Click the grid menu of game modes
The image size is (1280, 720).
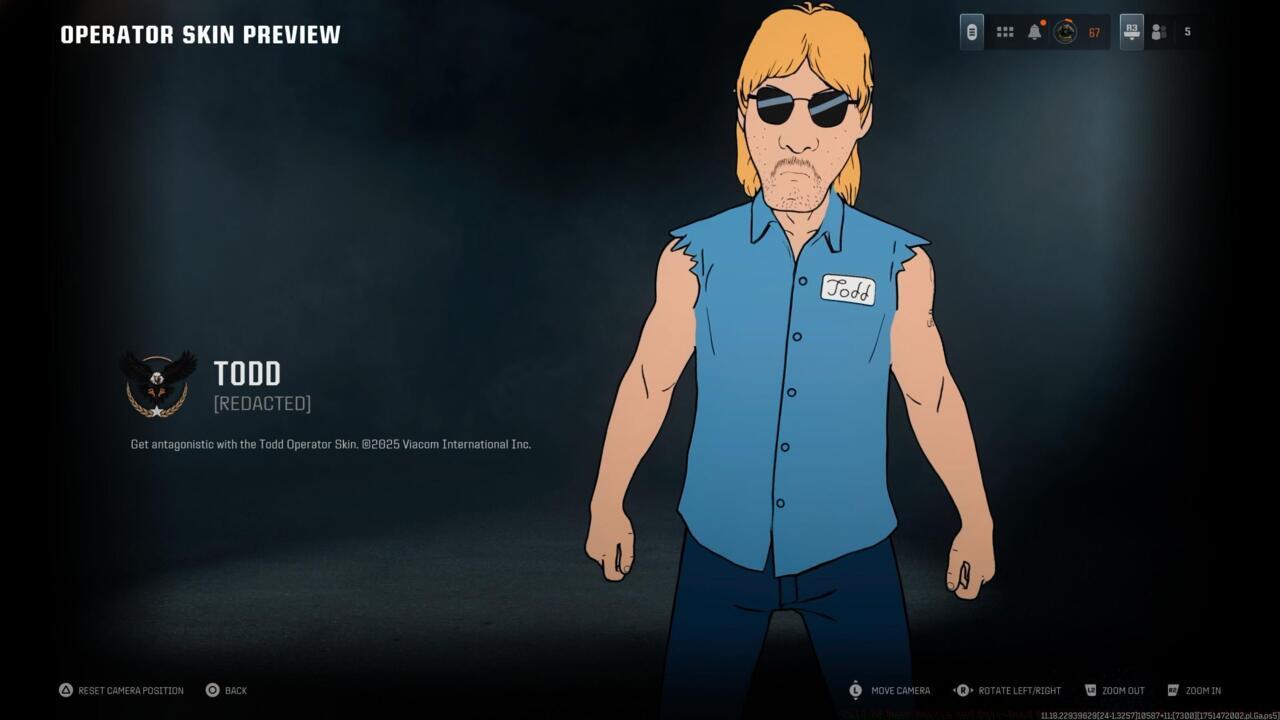1004,31
